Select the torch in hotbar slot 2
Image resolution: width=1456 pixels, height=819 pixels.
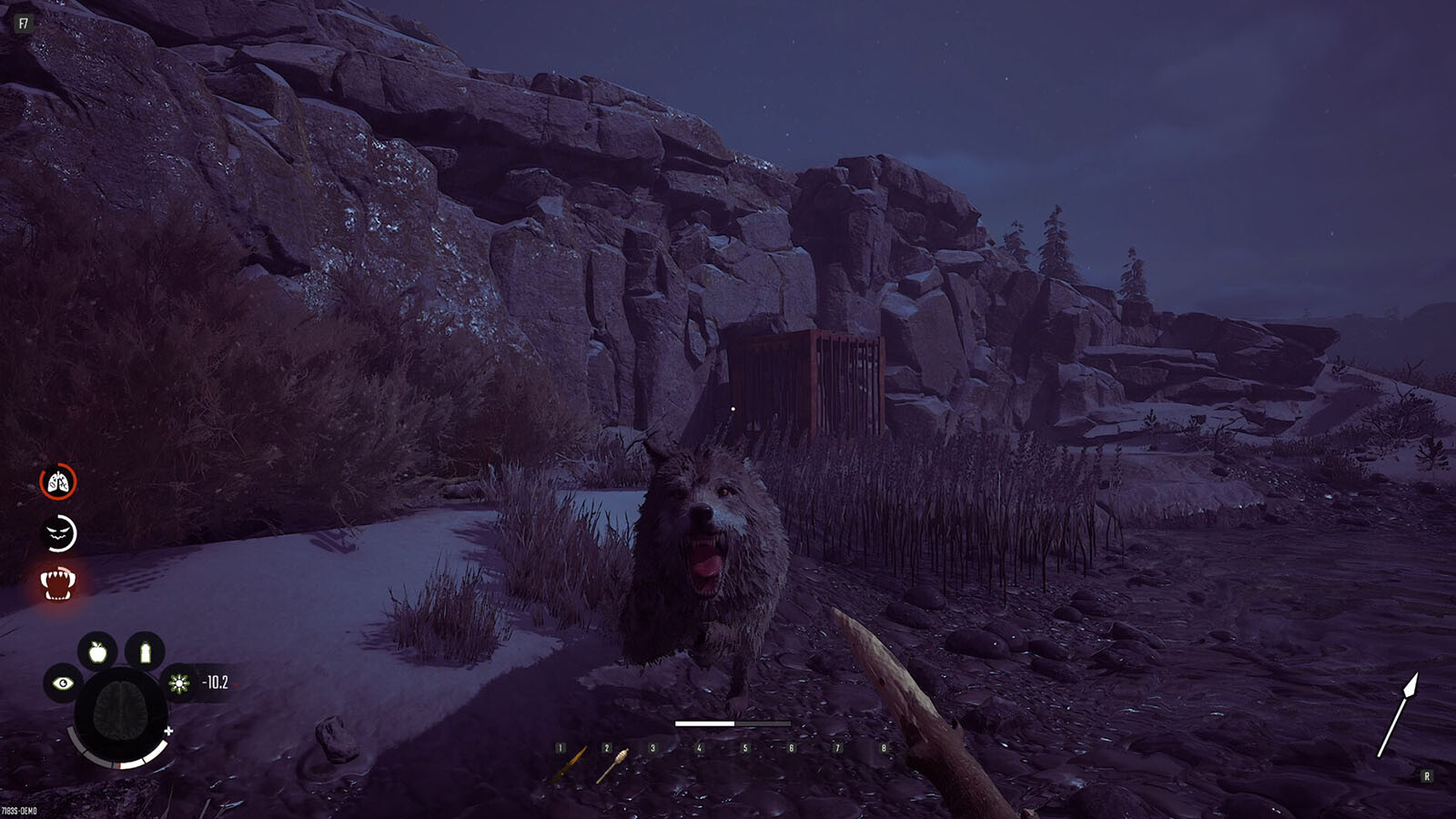click(x=612, y=765)
